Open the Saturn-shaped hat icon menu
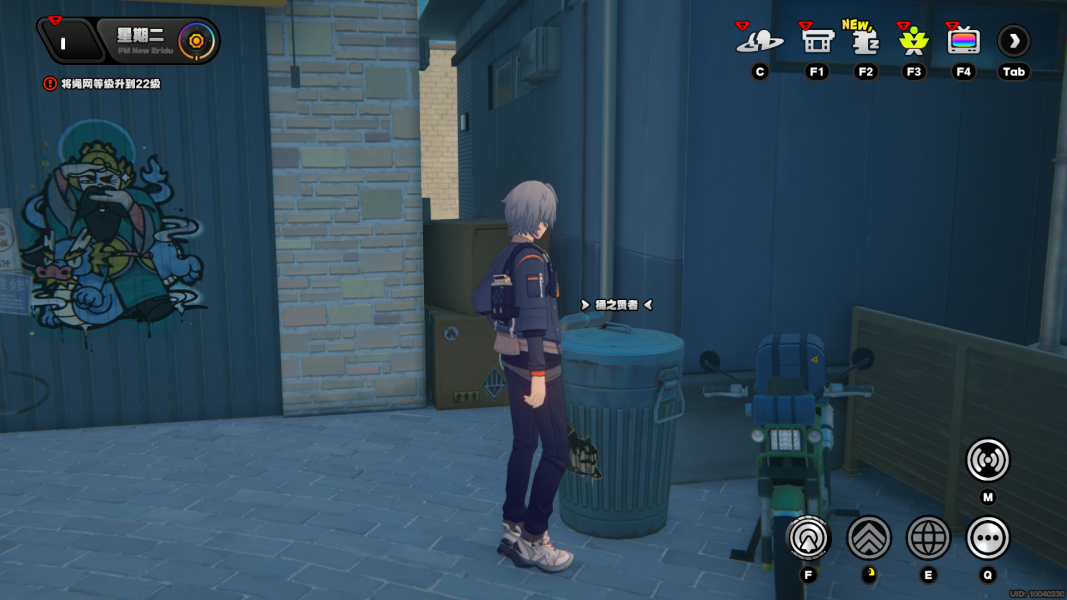 tap(759, 41)
